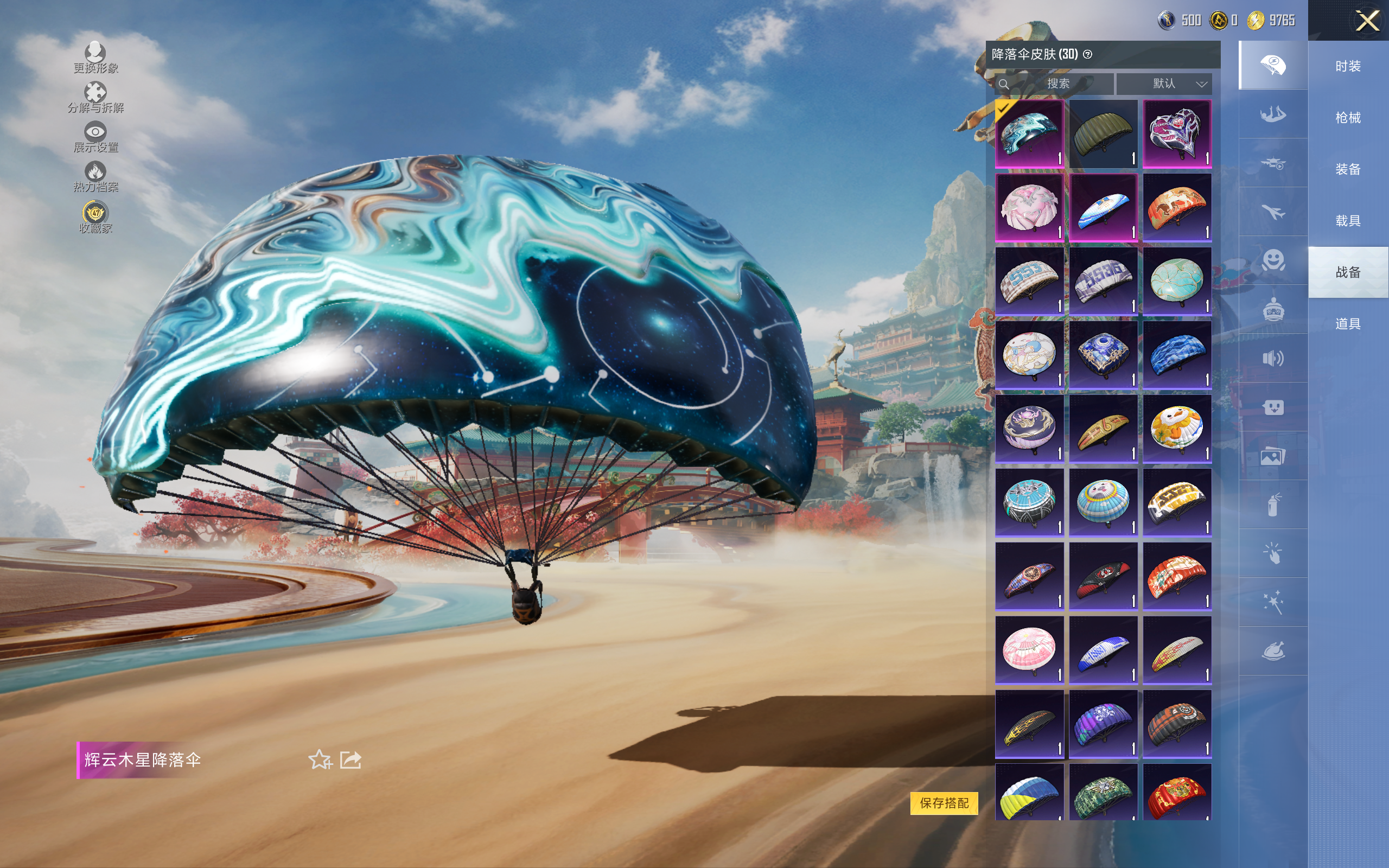This screenshot has width=1389, height=868.
Task: Open the help icon beside 降落伞皮肤
Action: click(1088, 55)
